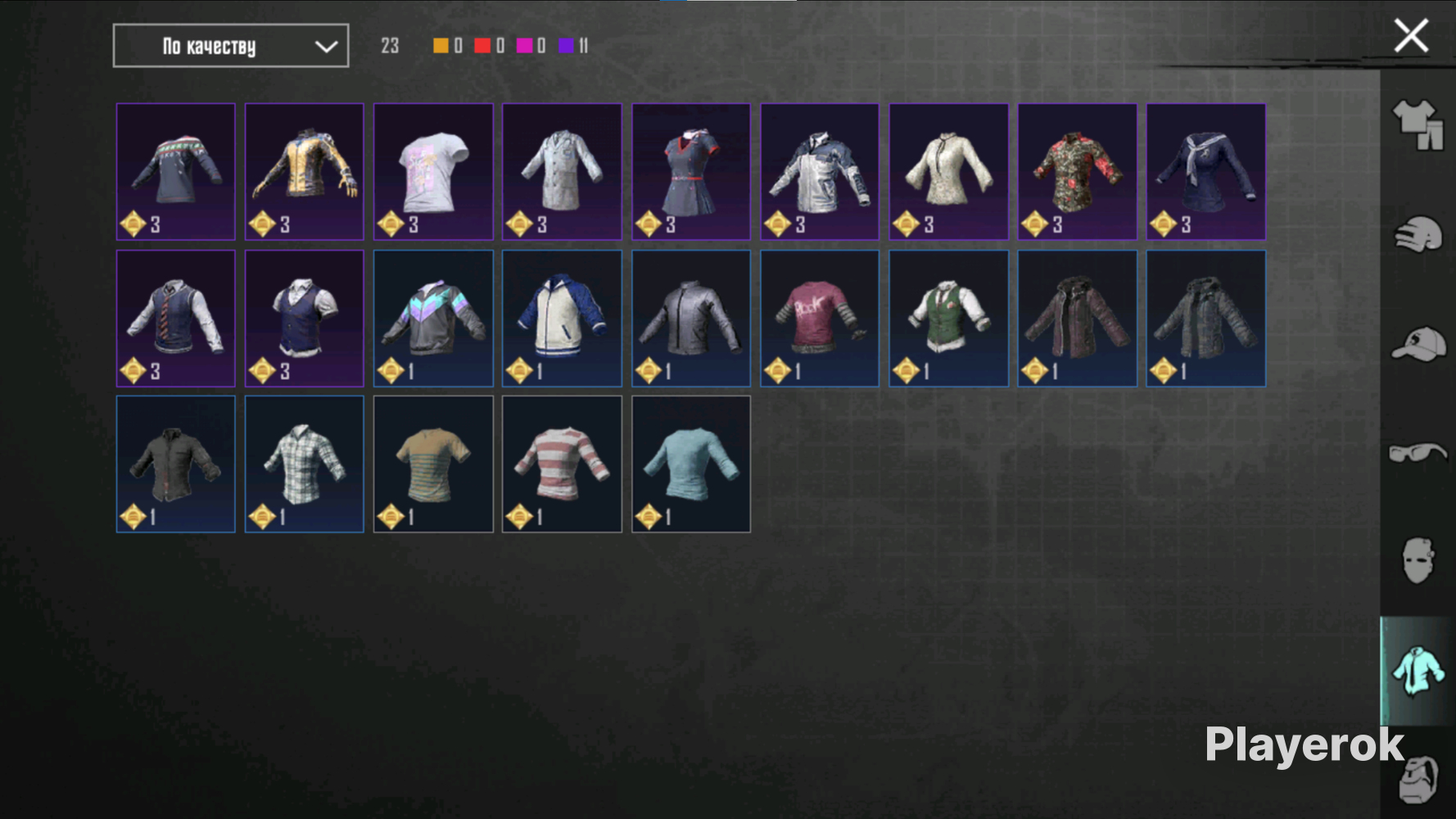Screen dimensions: 1456x819
Task: Choose the white lab coat item
Action: (562, 171)
